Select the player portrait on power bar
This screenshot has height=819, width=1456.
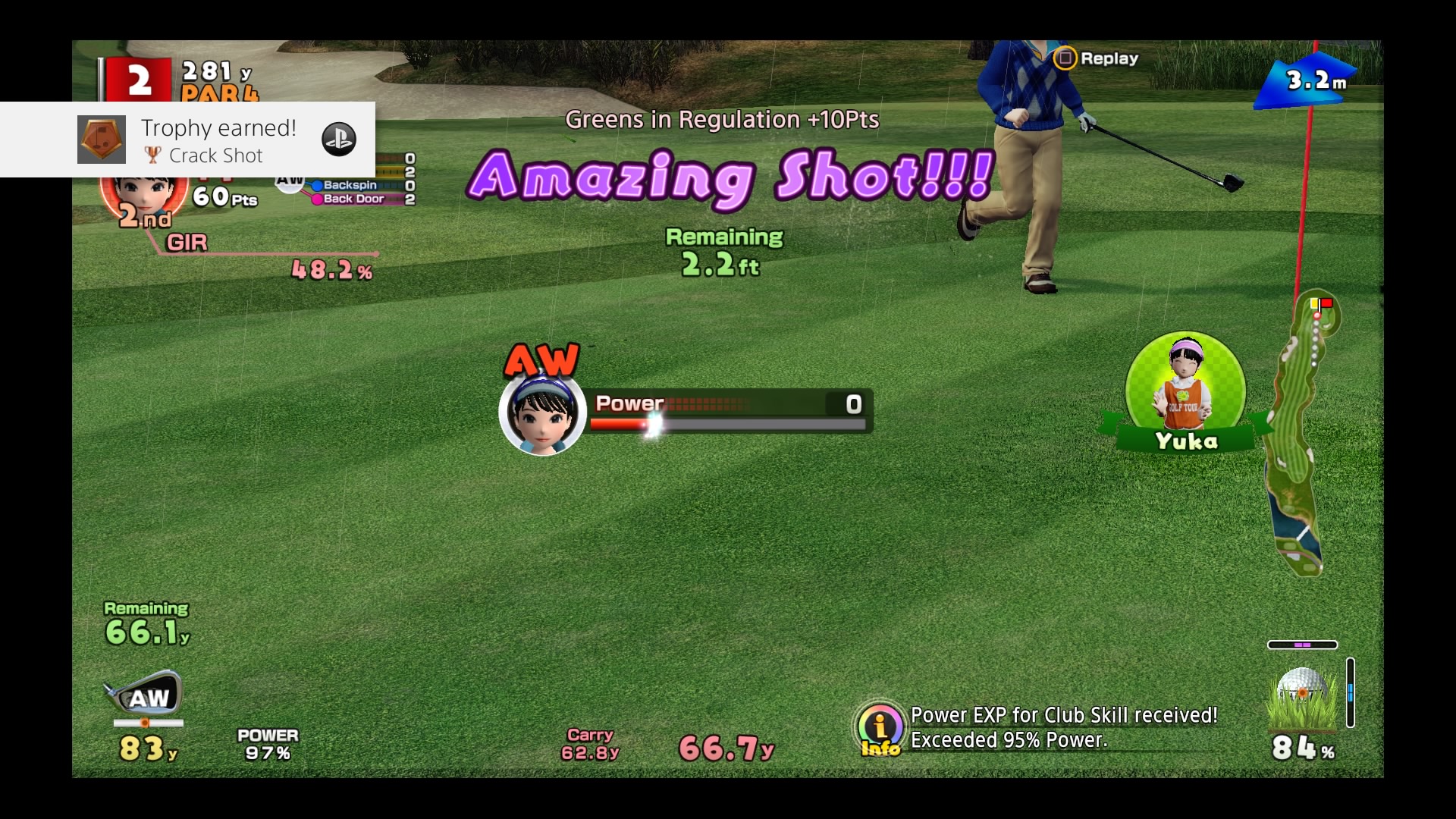542,413
